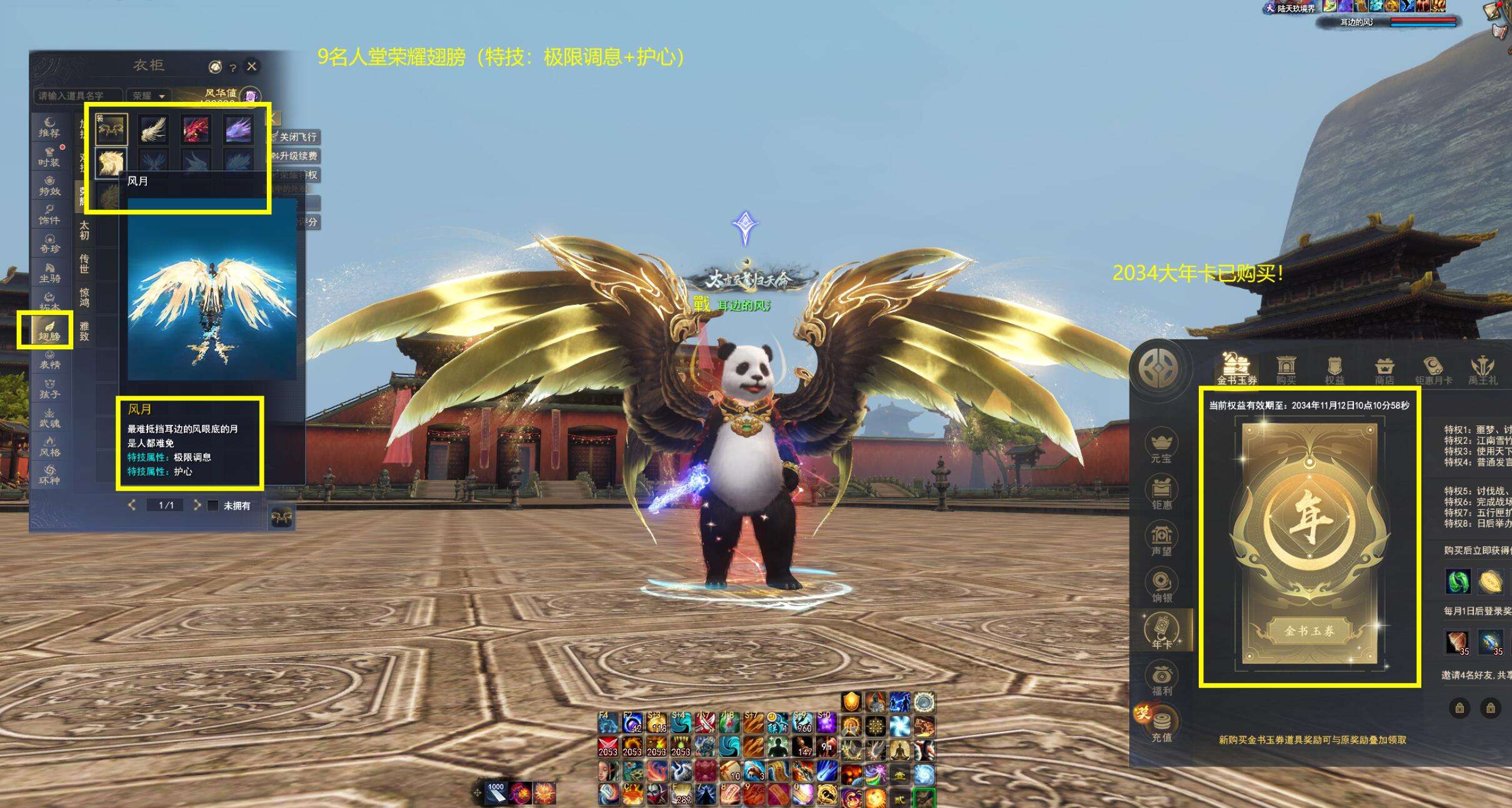
Task: Click the 关闭飞行 button
Action: 296,137
